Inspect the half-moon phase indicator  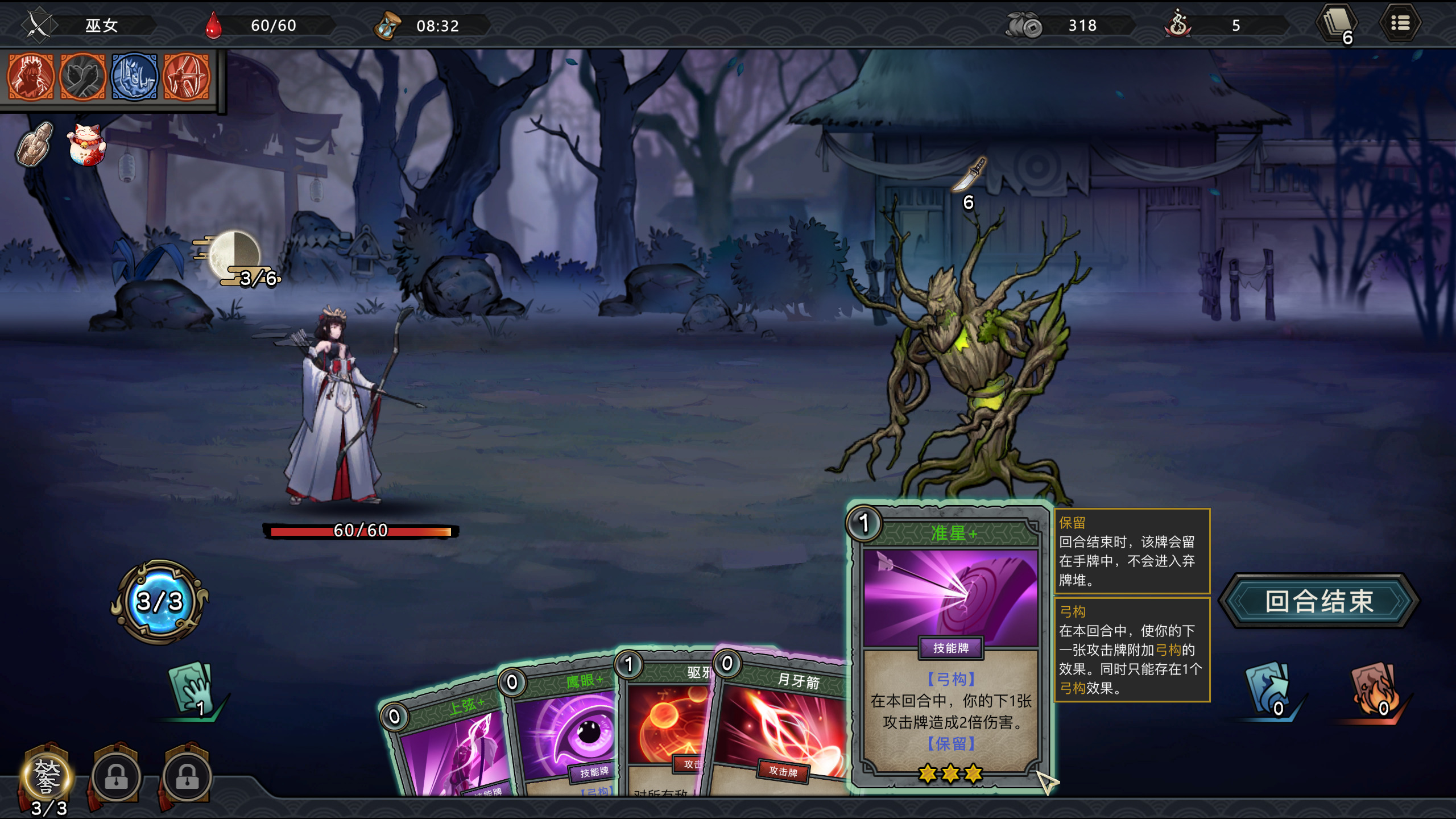(234, 256)
